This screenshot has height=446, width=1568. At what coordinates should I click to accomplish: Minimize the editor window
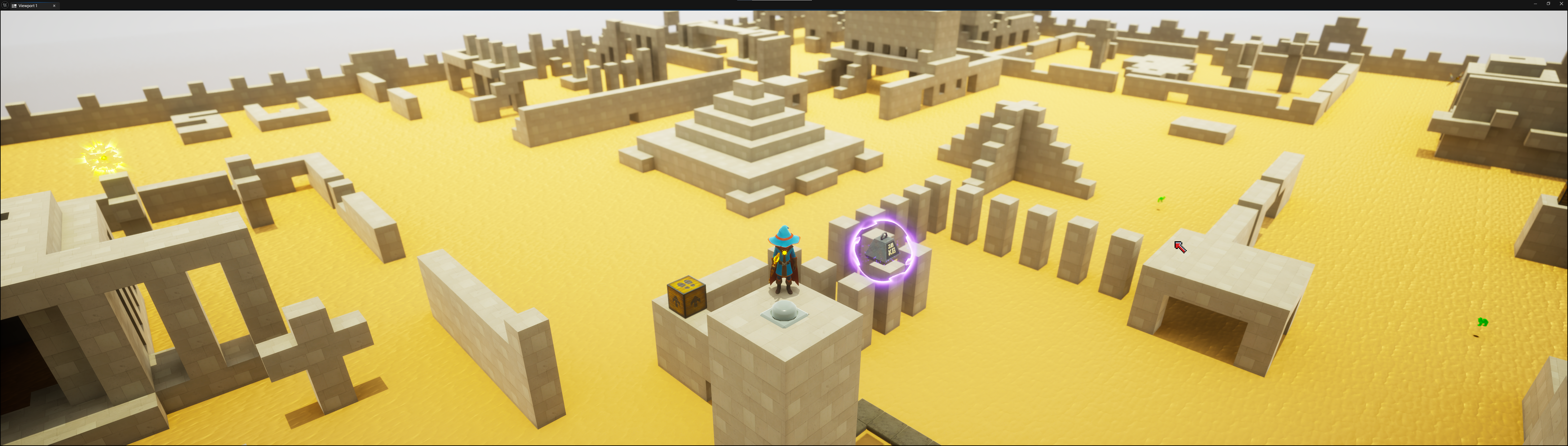[1535, 4]
